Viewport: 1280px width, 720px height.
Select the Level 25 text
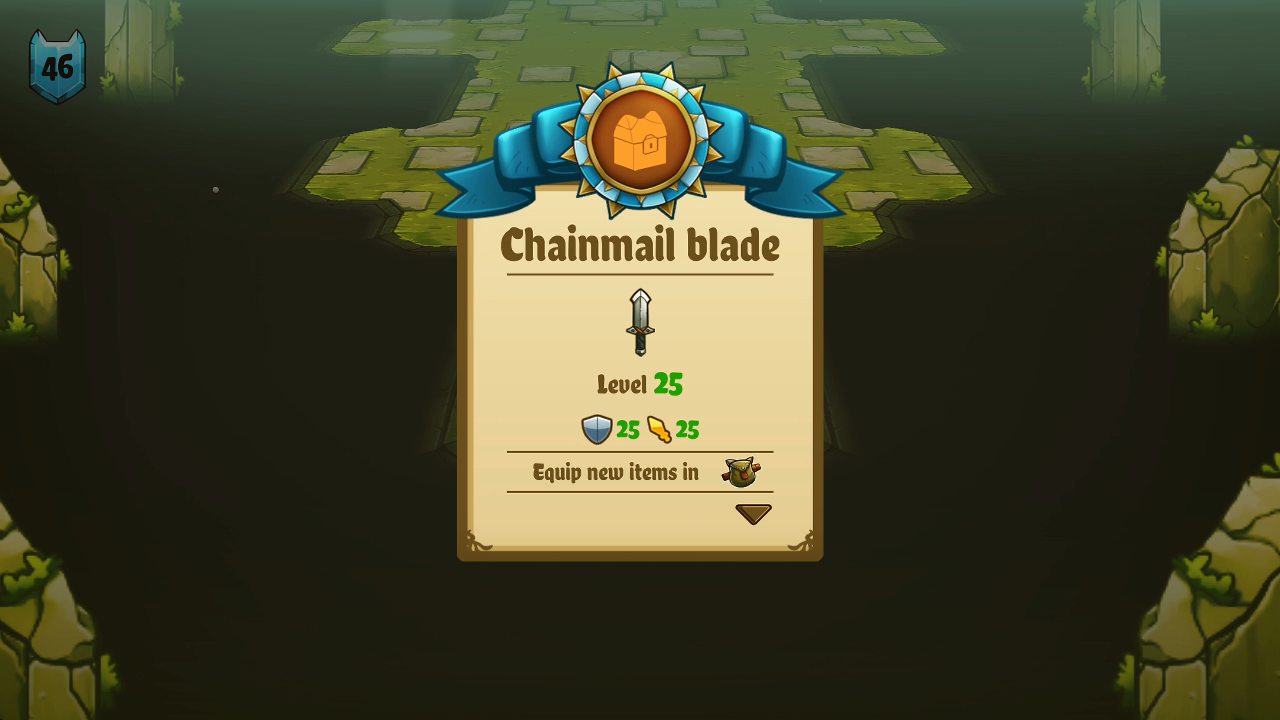click(x=640, y=383)
